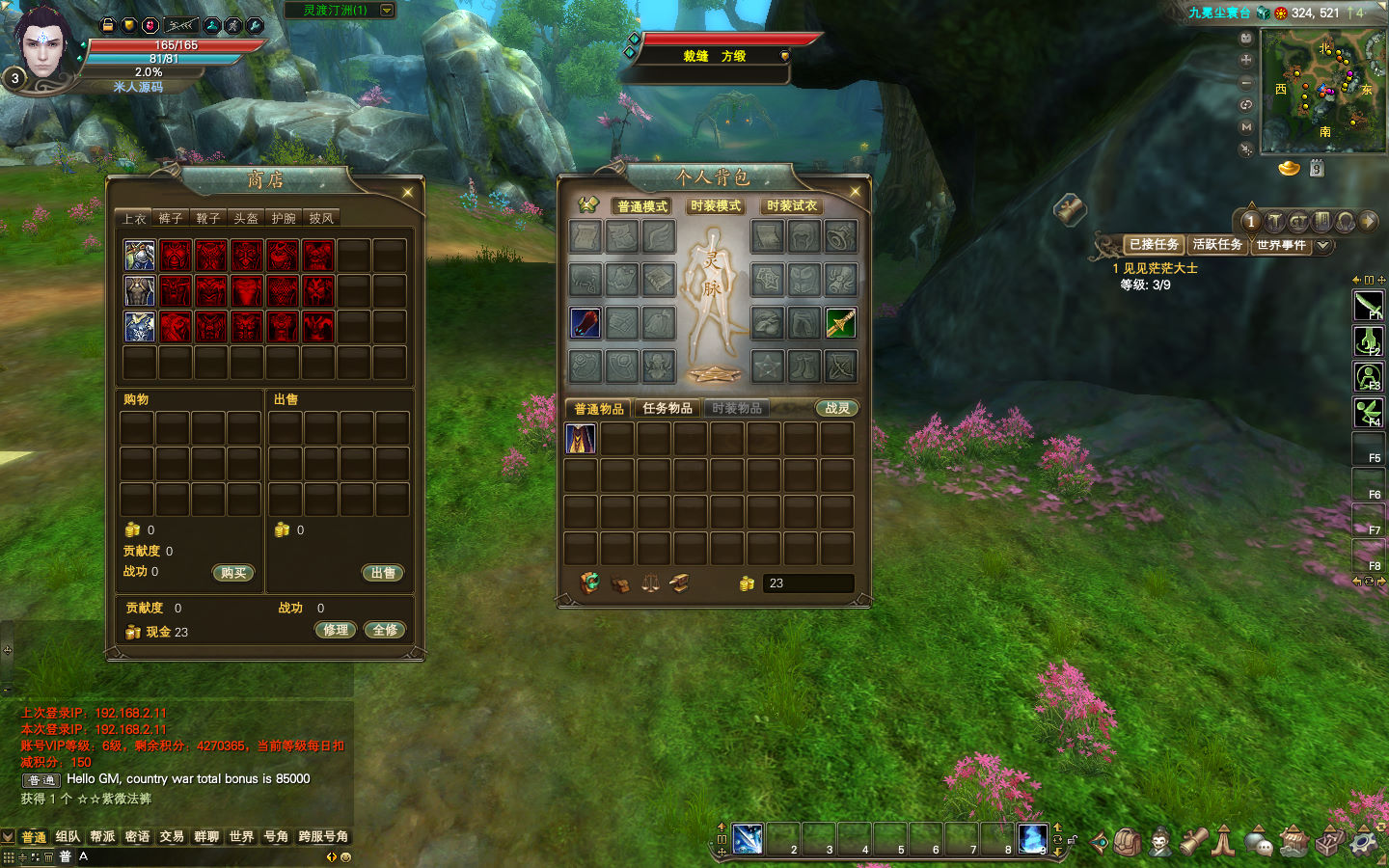Switch to the 裤子 shop category
Viewport: 1389px width, 868px height.
pos(171,219)
